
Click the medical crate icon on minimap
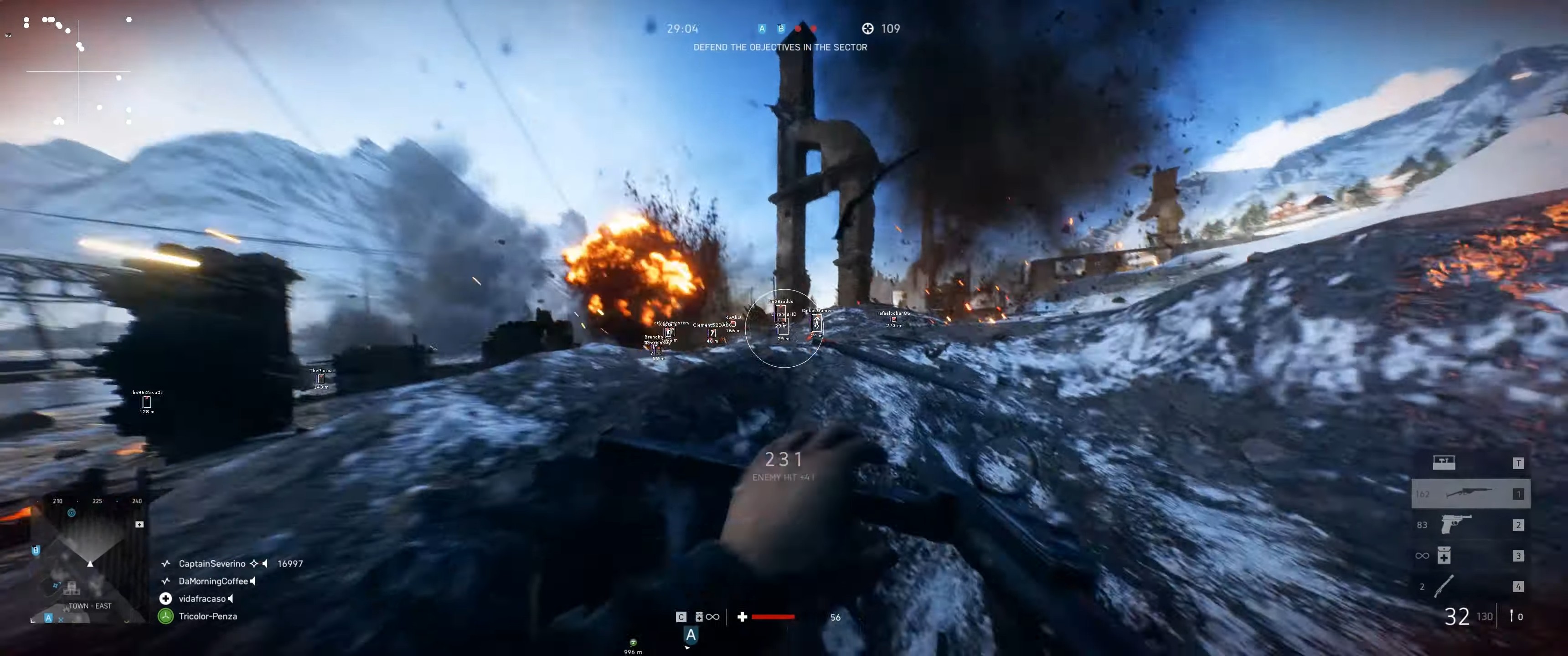[x=139, y=524]
